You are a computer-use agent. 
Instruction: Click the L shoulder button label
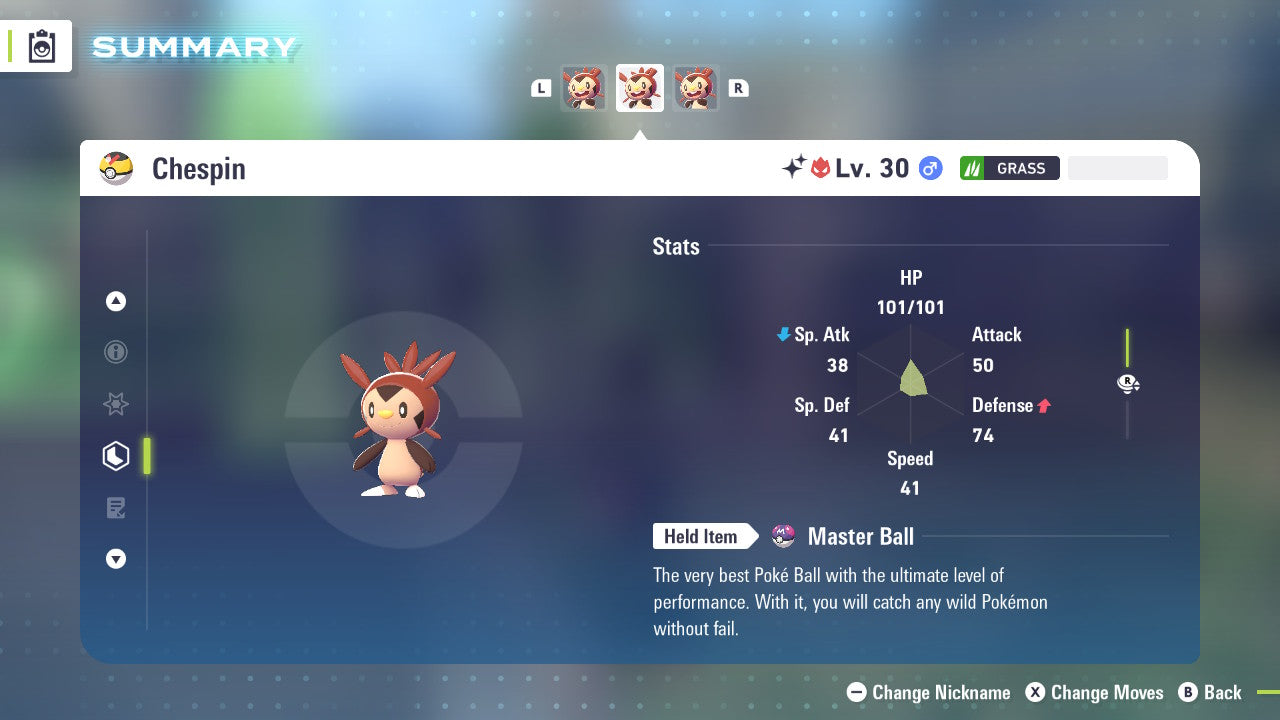pos(541,87)
